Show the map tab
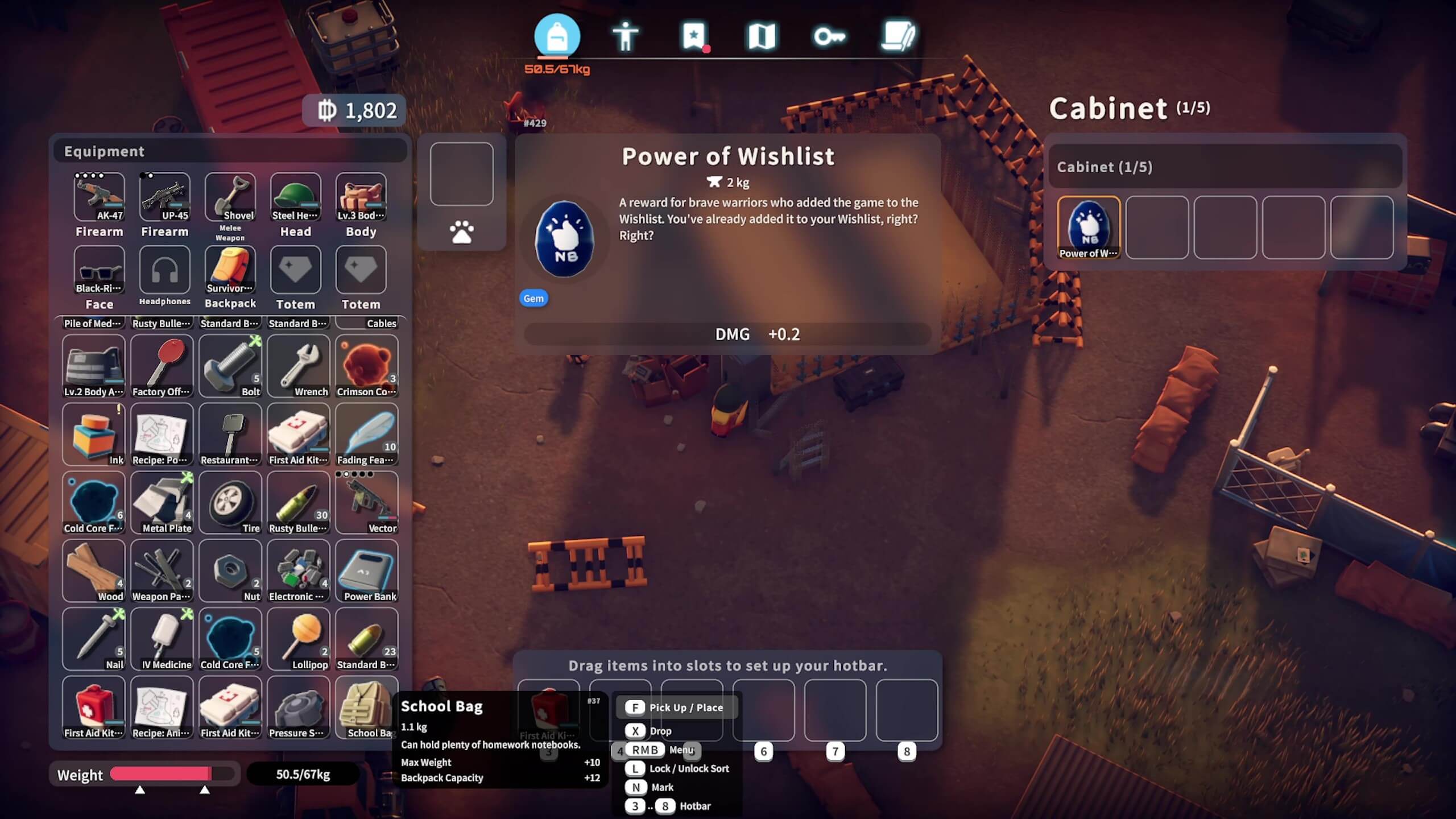 click(x=762, y=36)
